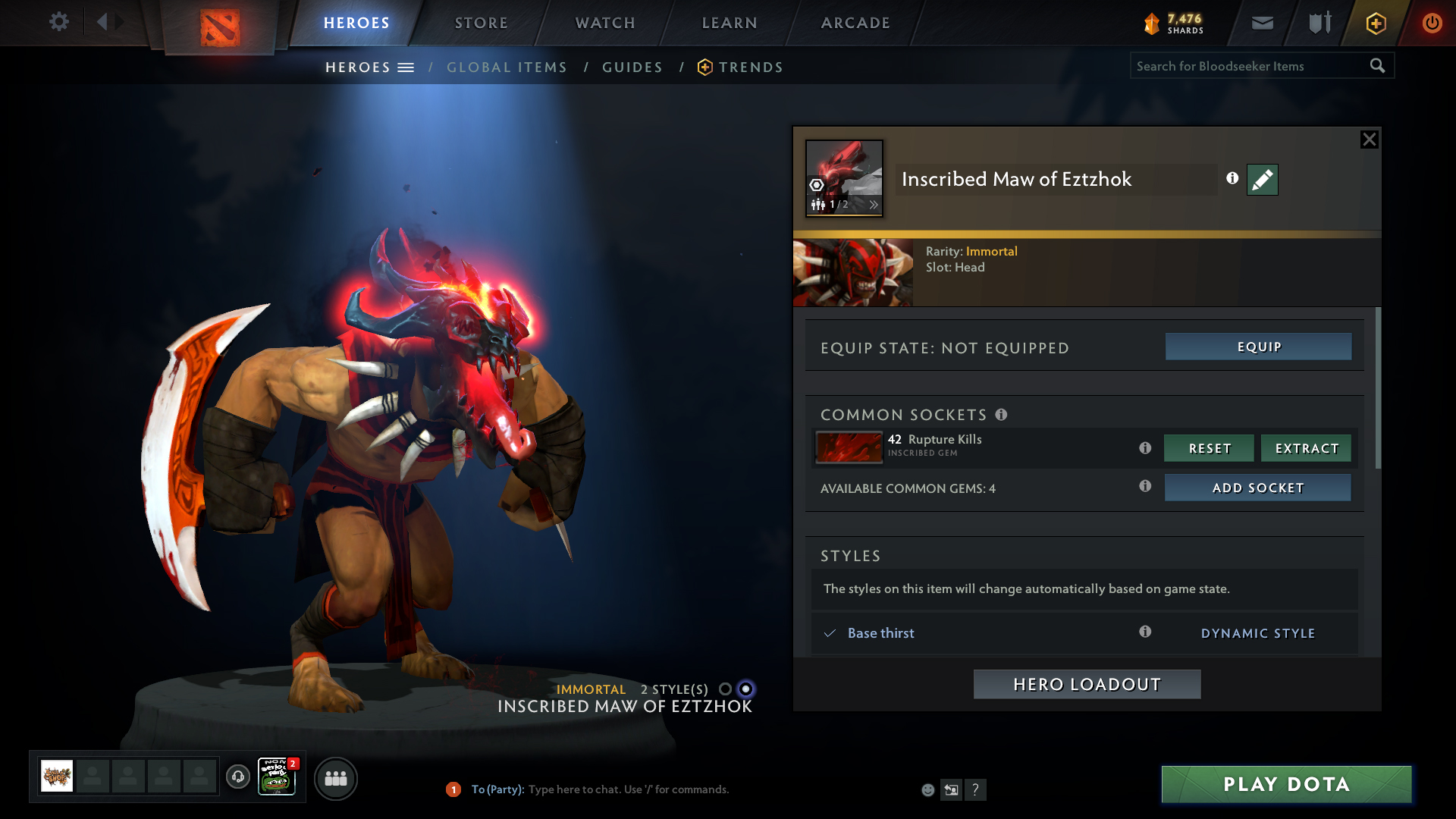Screen dimensions: 1456x819
Task: Extract the Rupture Kills inscribed gem
Action: click(x=1306, y=448)
